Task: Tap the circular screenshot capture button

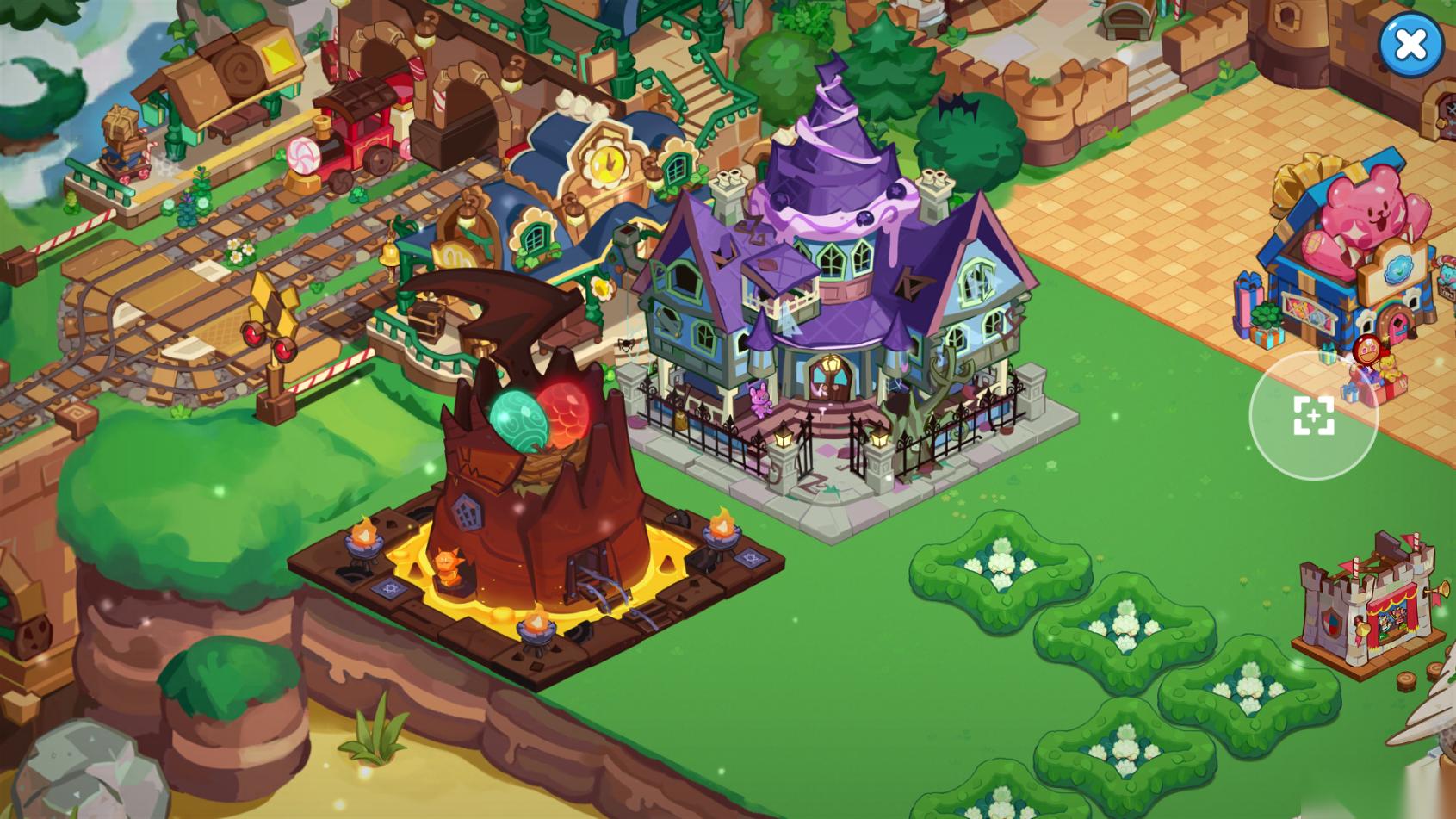Action: click(1313, 416)
